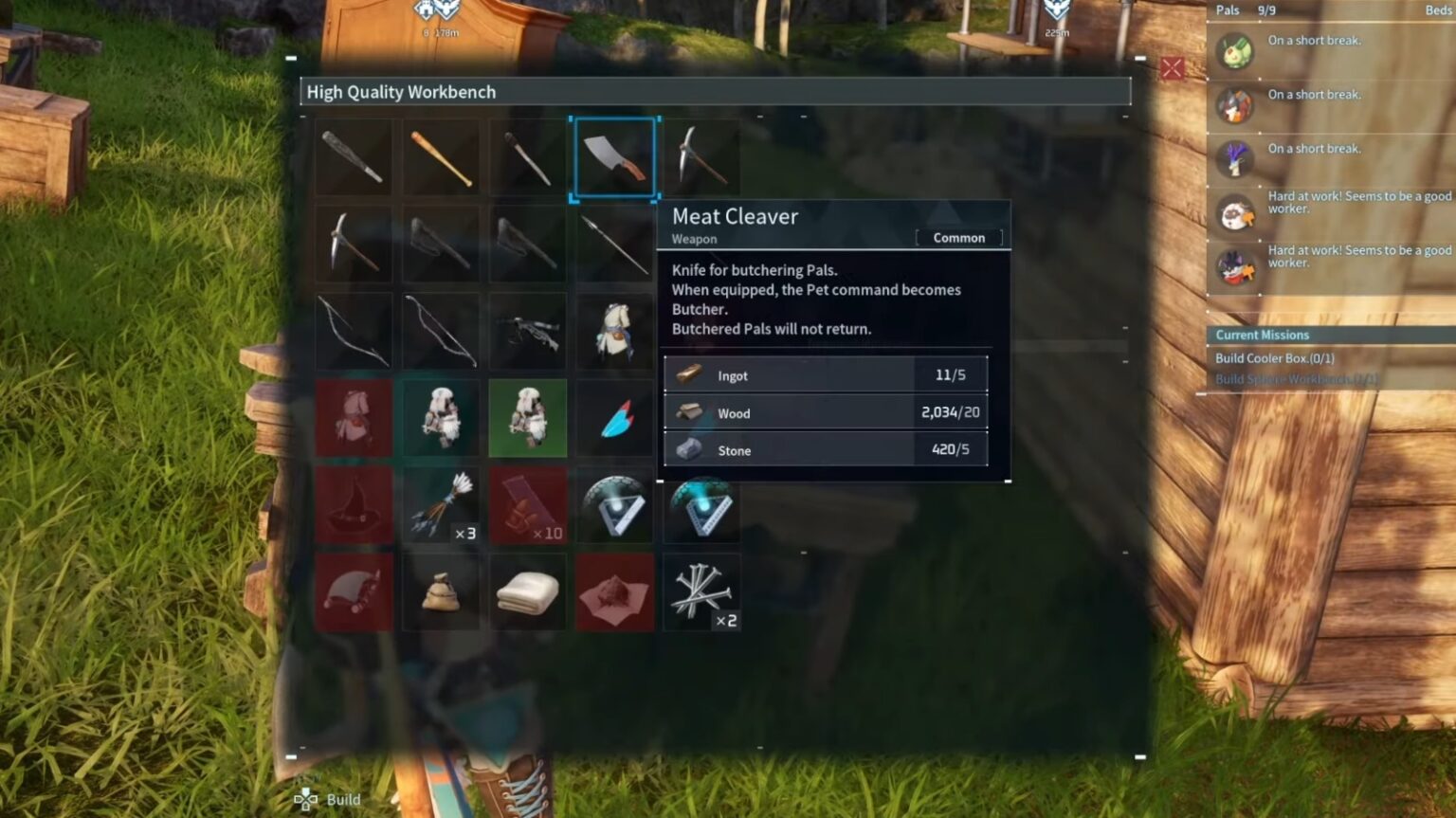The width and height of the screenshot is (1456, 818).
Task: Select the Meat Cleaver recipe
Action: tap(614, 157)
